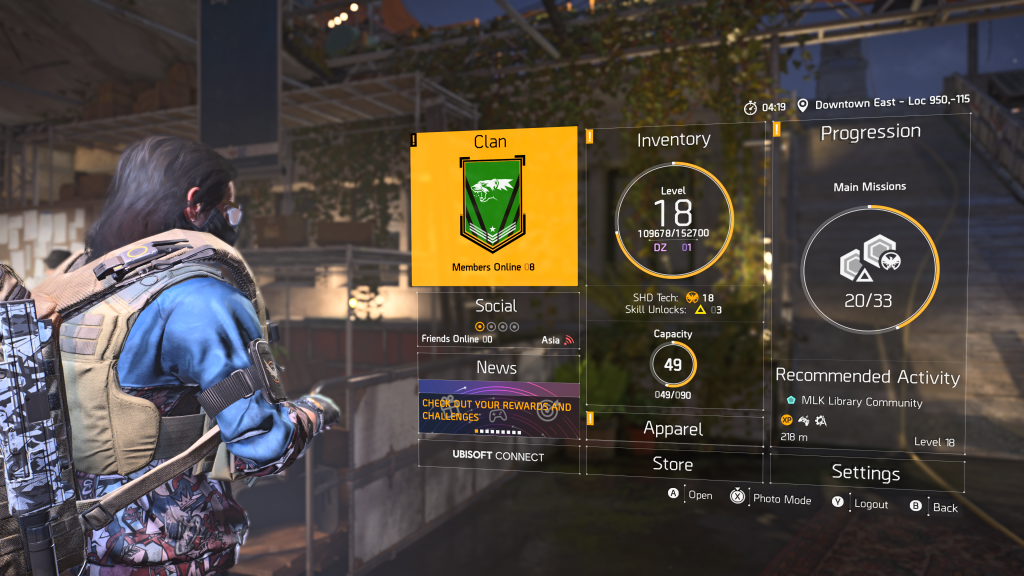View the News rewards and challenges banner
1024x576 pixels.
(498, 407)
